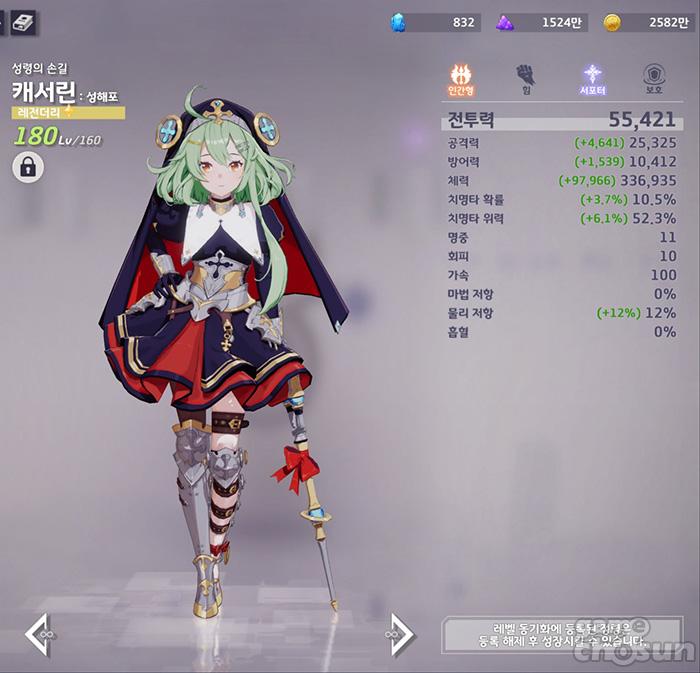Show the next character with the right arrow

coord(400,635)
